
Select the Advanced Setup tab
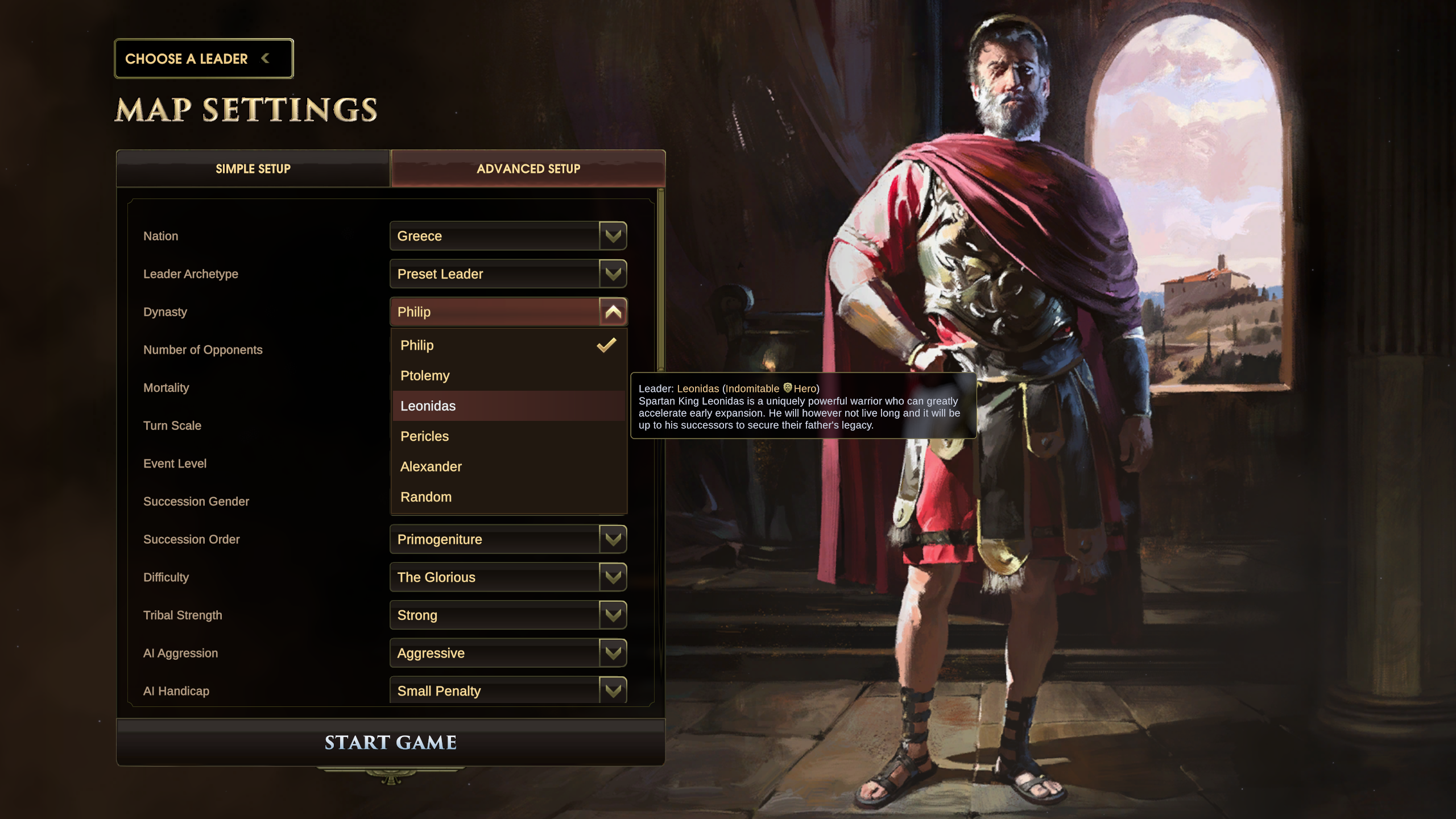coord(528,169)
